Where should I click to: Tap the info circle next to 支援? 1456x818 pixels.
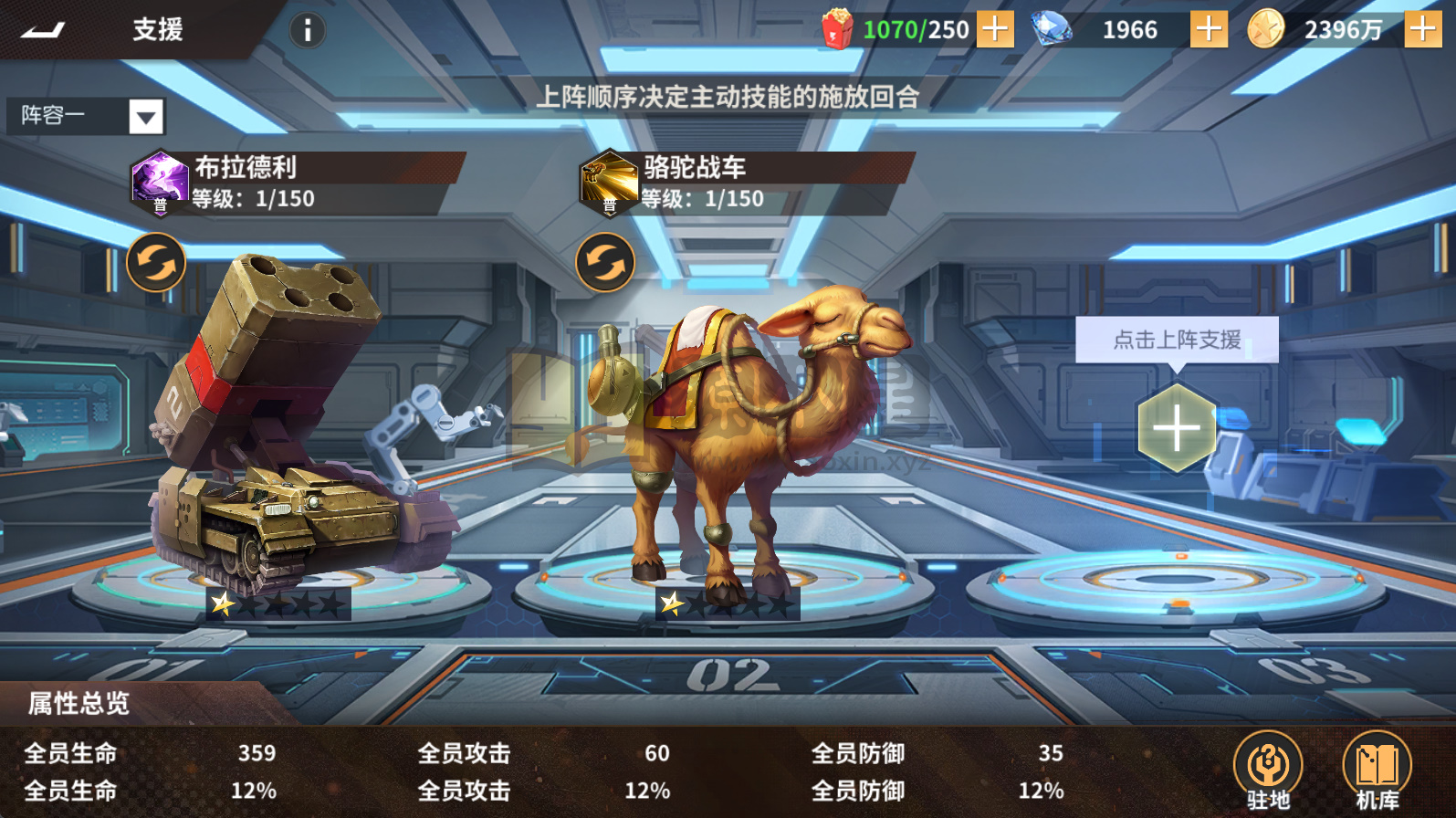click(307, 28)
